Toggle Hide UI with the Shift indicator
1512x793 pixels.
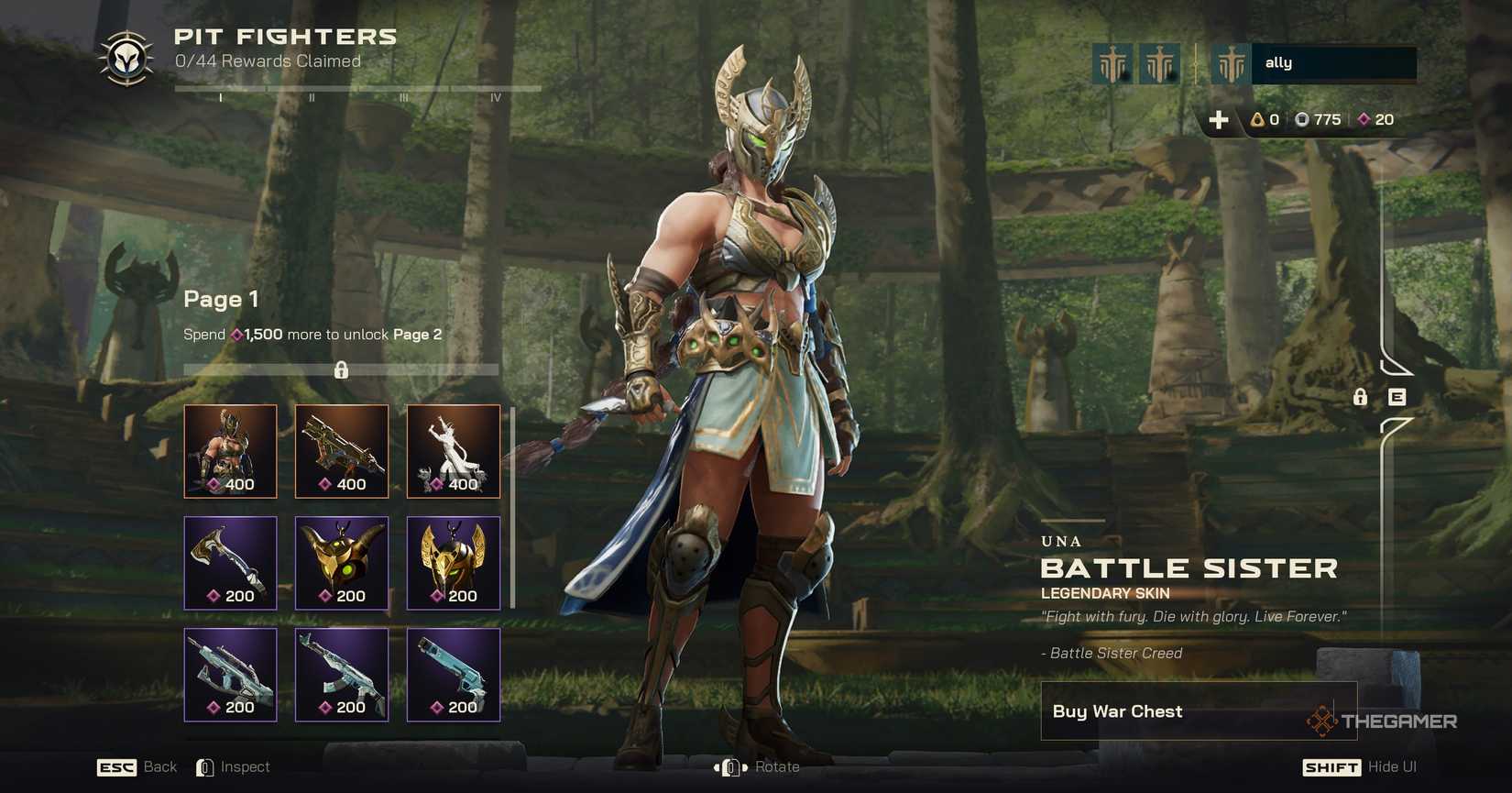click(x=1331, y=766)
